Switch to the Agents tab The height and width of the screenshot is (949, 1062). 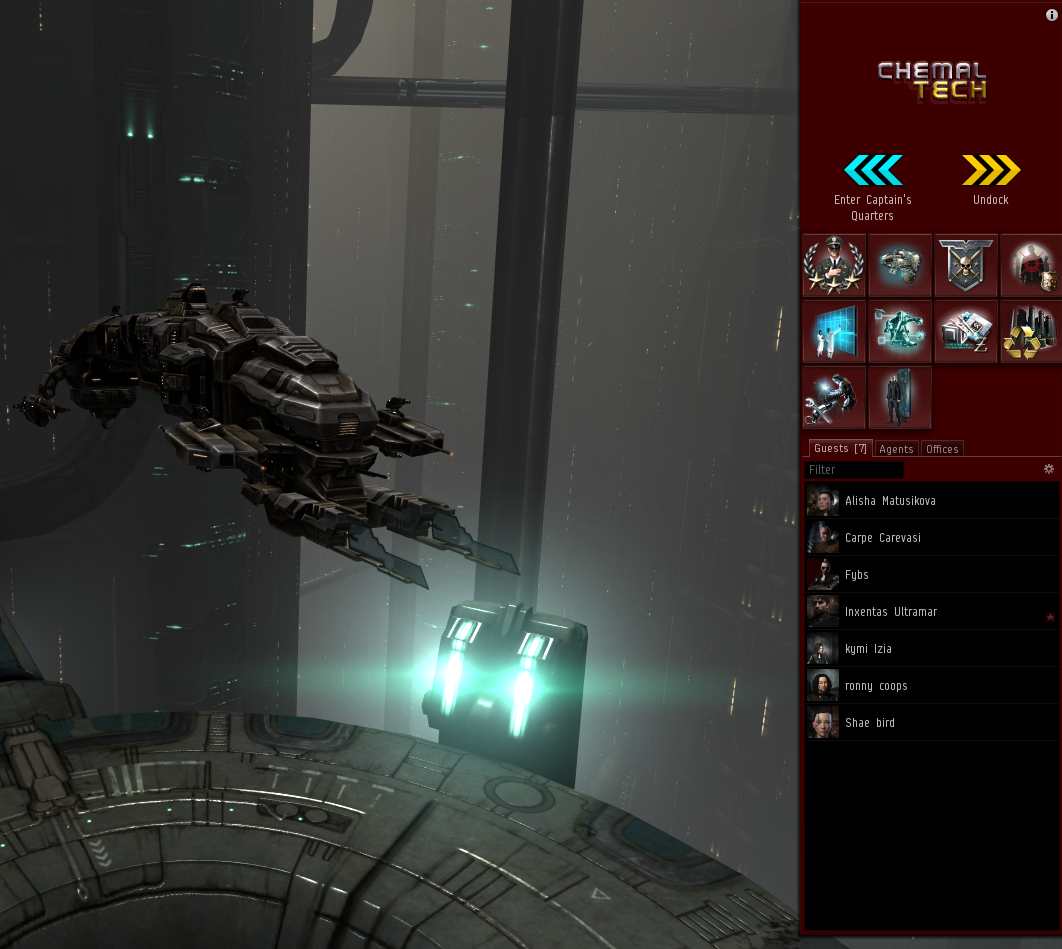coord(896,449)
